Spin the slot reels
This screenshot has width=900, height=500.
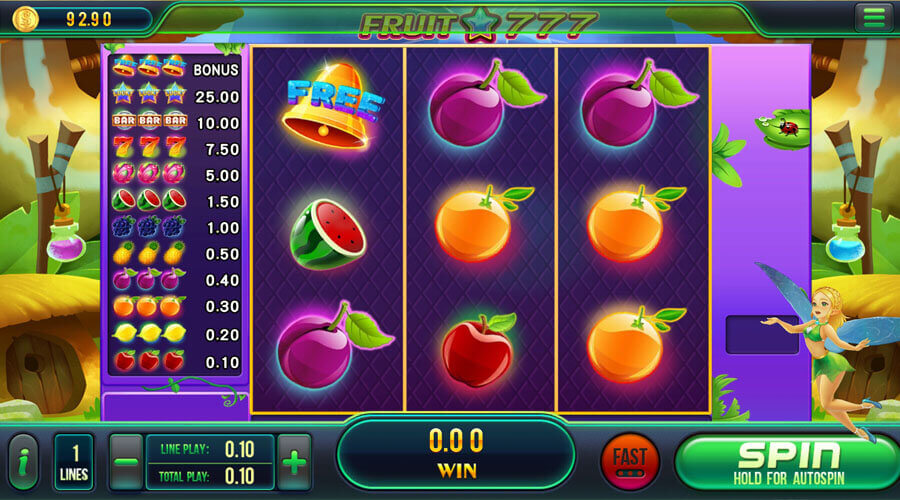point(785,460)
